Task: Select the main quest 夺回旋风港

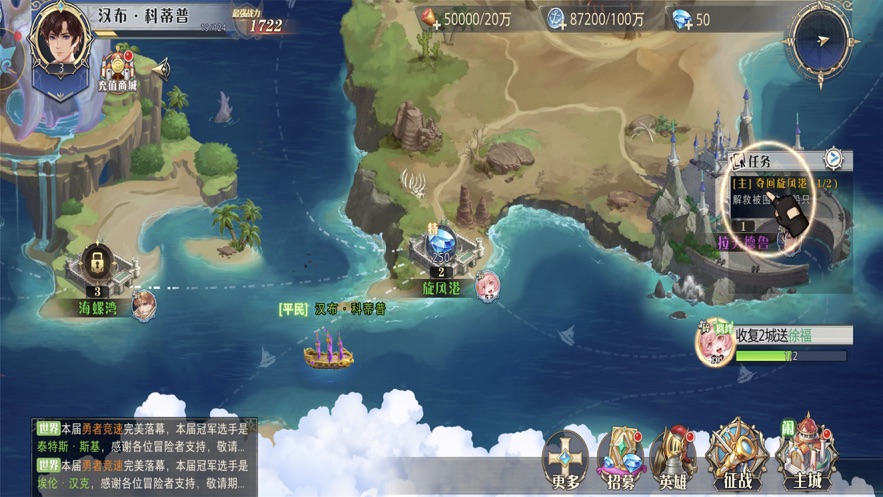Action: (785, 184)
